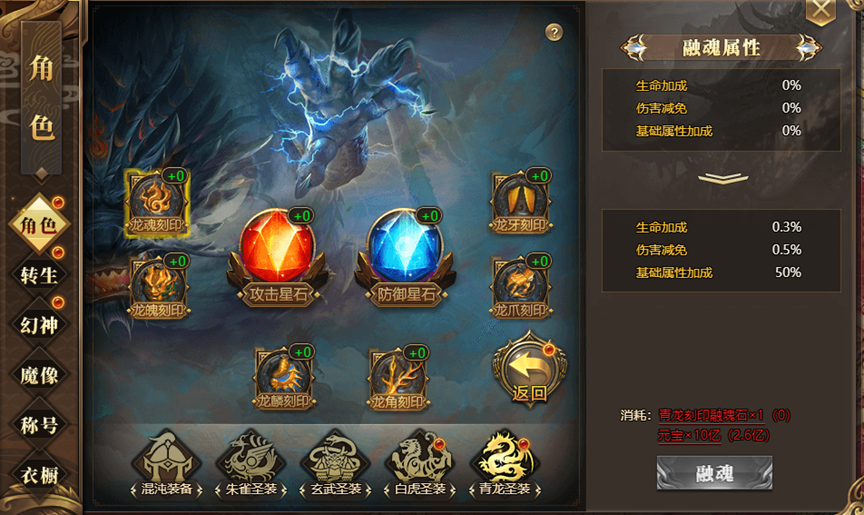
Task: Show the 朱雀圣装 vermilion bird set
Action: pyautogui.click(x=250, y=463)
